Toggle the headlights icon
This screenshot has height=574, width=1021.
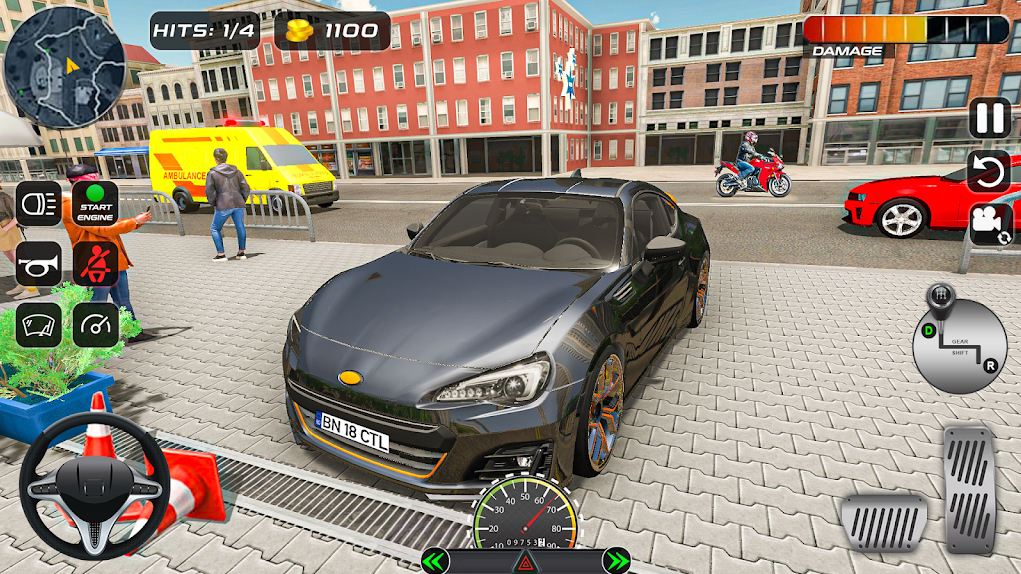point(38,203)
